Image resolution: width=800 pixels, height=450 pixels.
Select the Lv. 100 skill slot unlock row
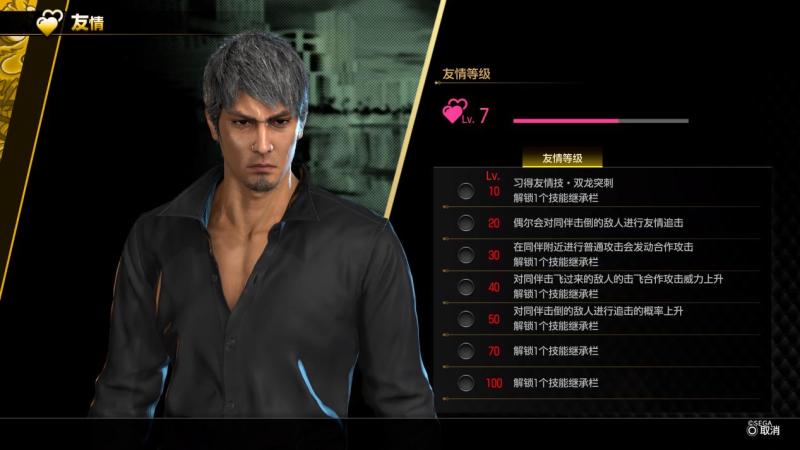tap(600, 382)
